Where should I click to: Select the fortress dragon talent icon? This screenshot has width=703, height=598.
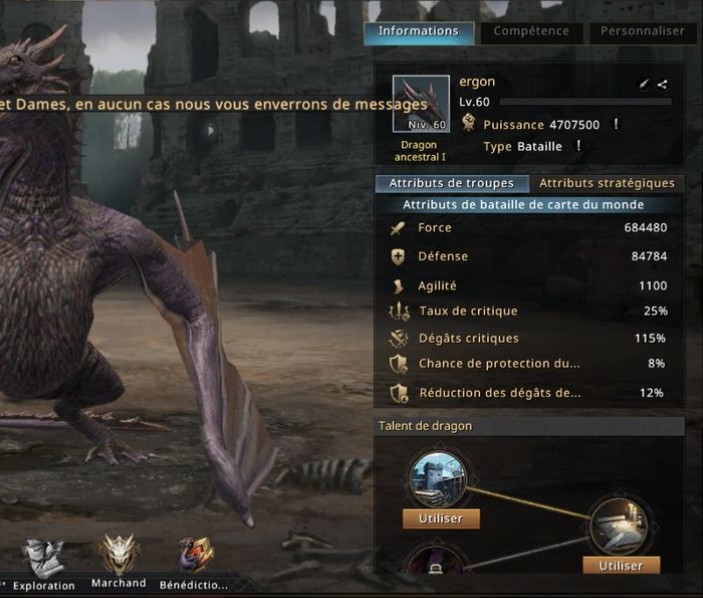(440, 479)
